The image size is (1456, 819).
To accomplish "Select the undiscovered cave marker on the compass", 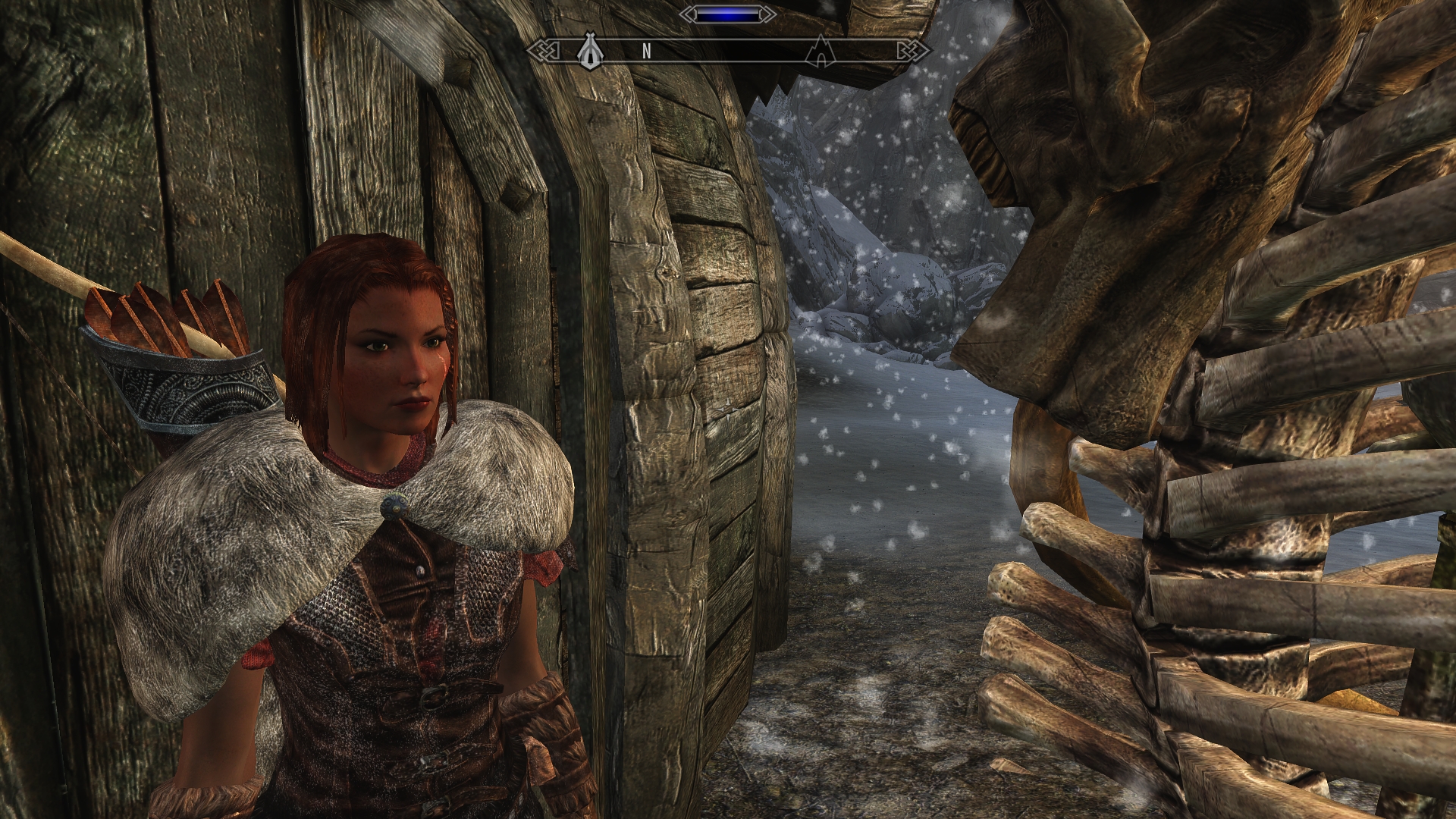I will 821,52.
